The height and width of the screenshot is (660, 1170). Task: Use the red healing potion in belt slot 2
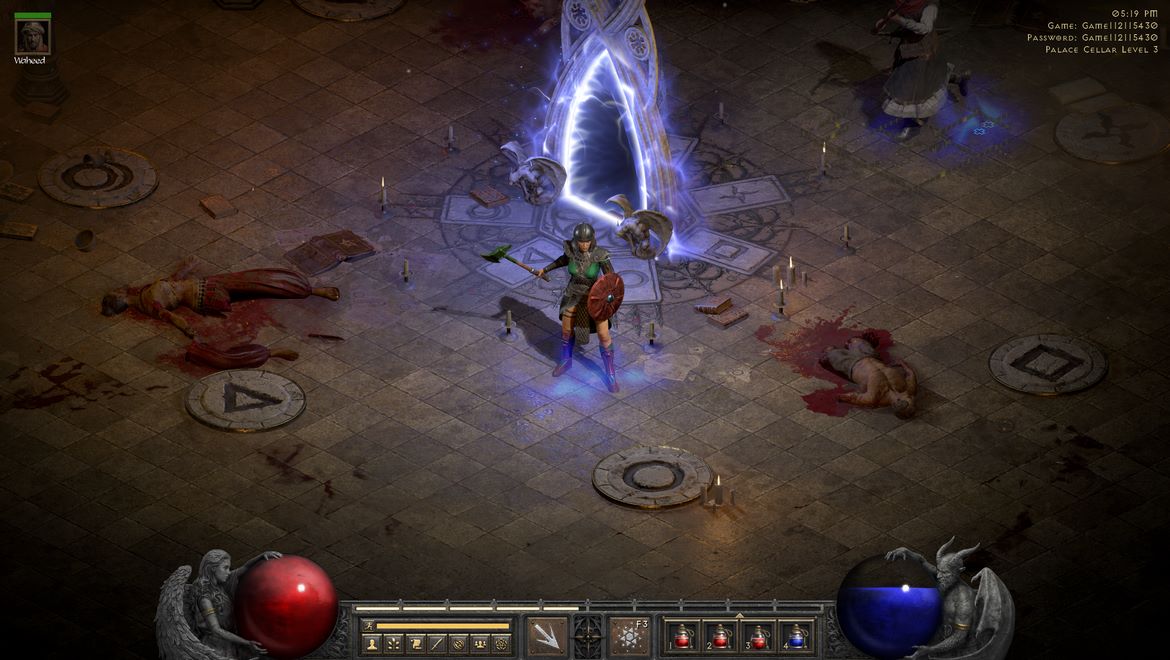point(720,636)
